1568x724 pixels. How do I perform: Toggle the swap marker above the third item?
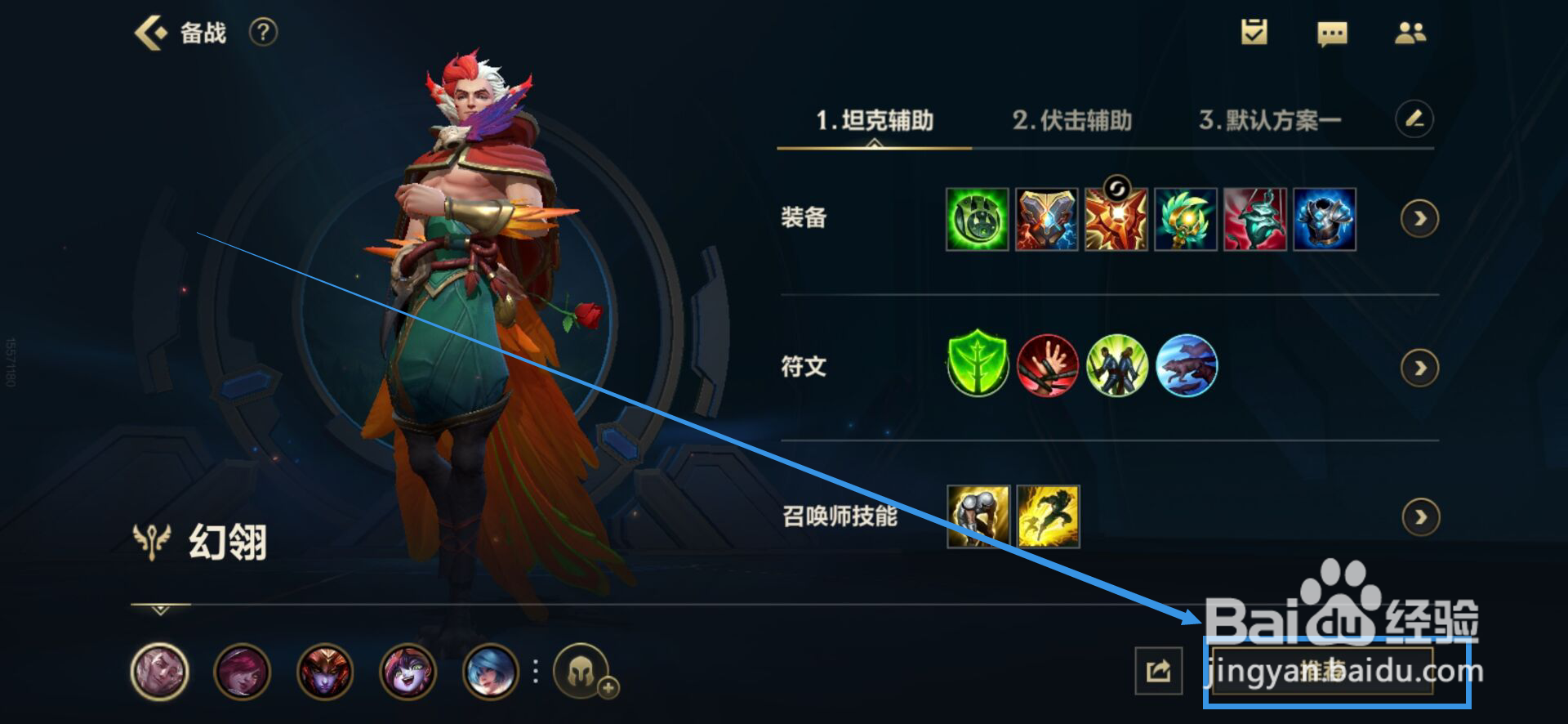1116,186
